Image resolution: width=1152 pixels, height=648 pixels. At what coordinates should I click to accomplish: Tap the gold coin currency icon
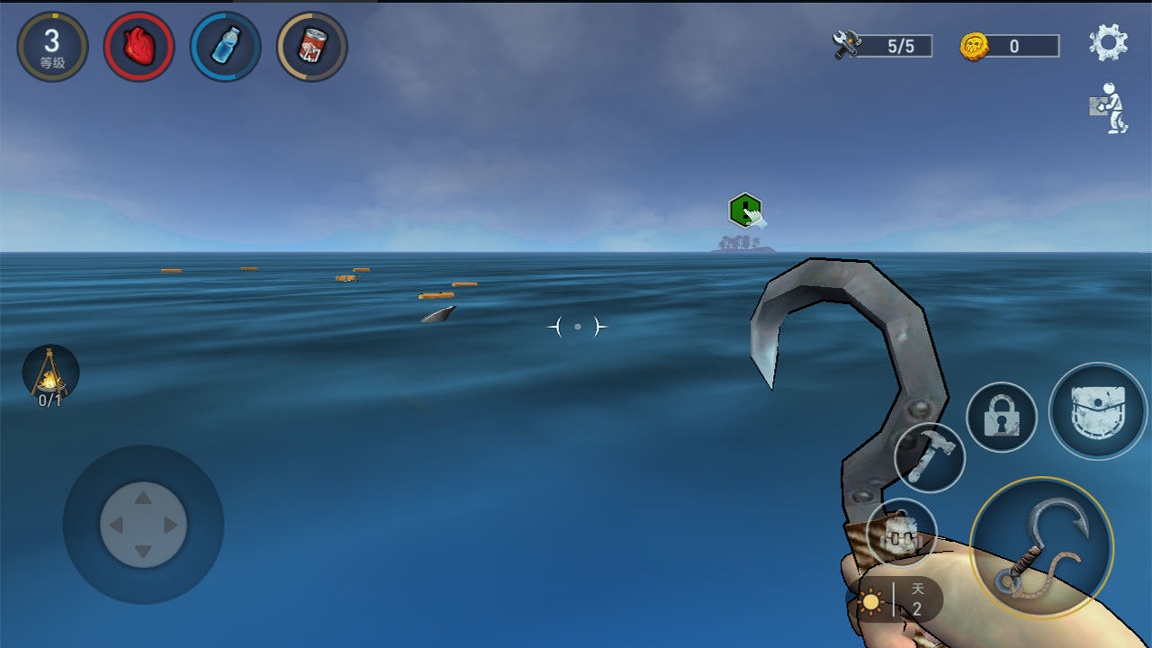974,46
